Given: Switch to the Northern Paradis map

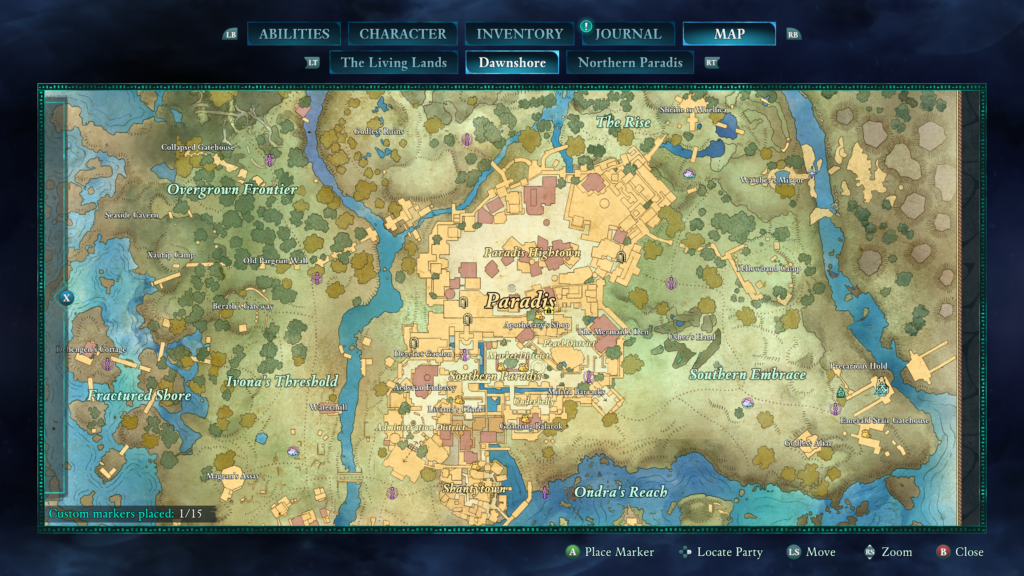Looking at the screenshot, I should click(631, 62).
